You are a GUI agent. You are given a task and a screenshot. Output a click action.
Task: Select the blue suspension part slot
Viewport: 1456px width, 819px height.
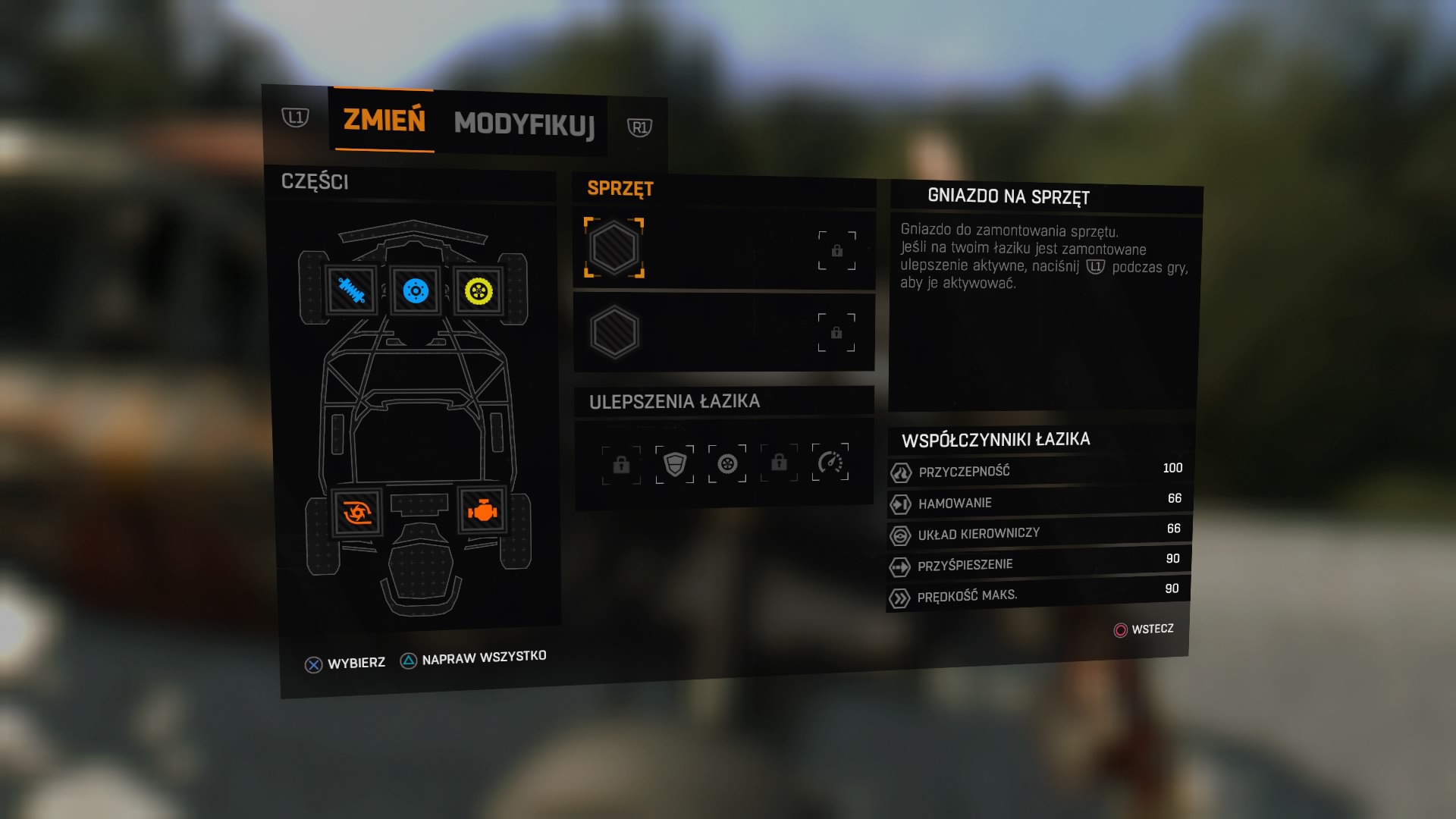351,290
